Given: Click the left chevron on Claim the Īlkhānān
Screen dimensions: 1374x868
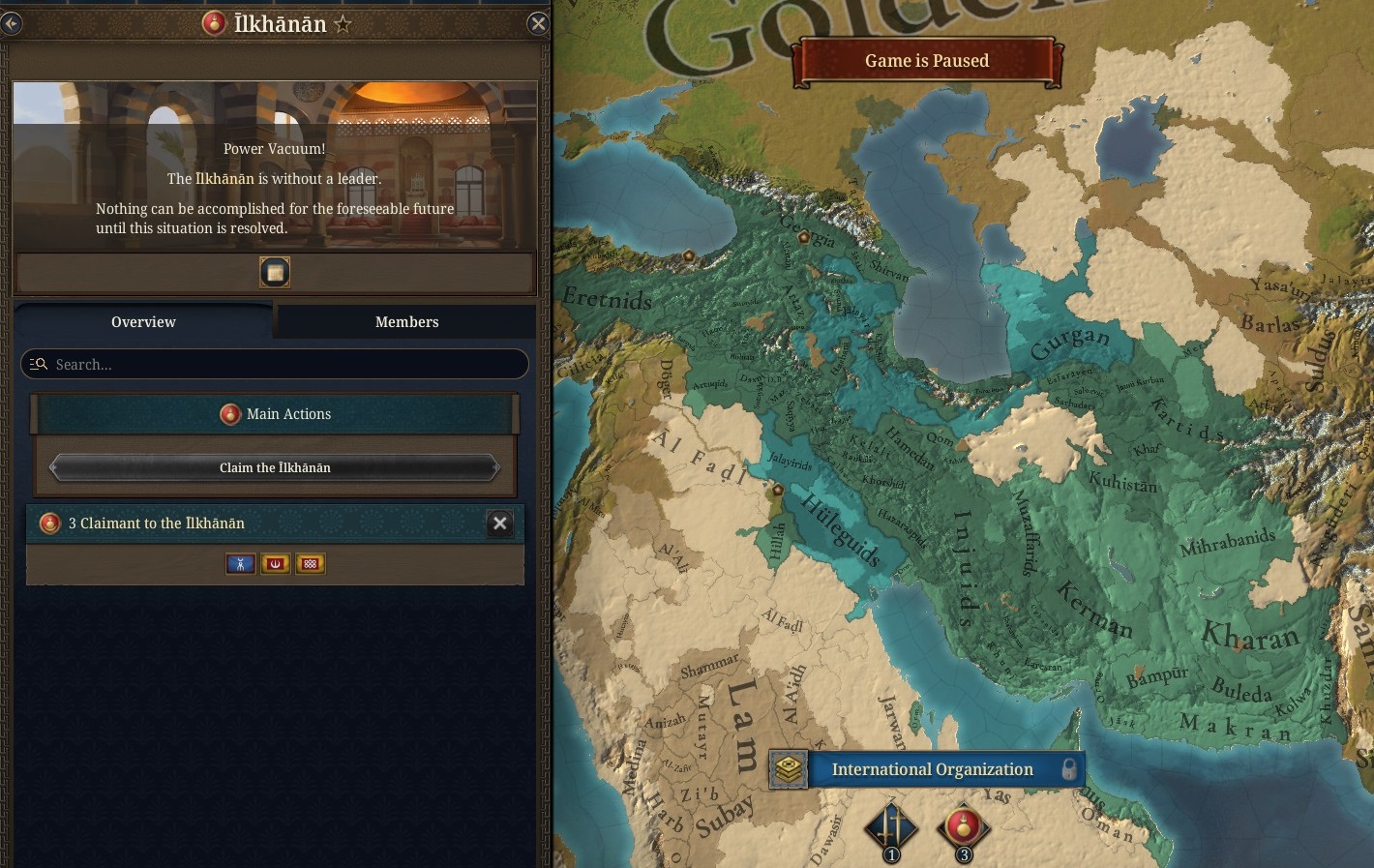Looking at the screenshot, I should [x=52, y=467].
